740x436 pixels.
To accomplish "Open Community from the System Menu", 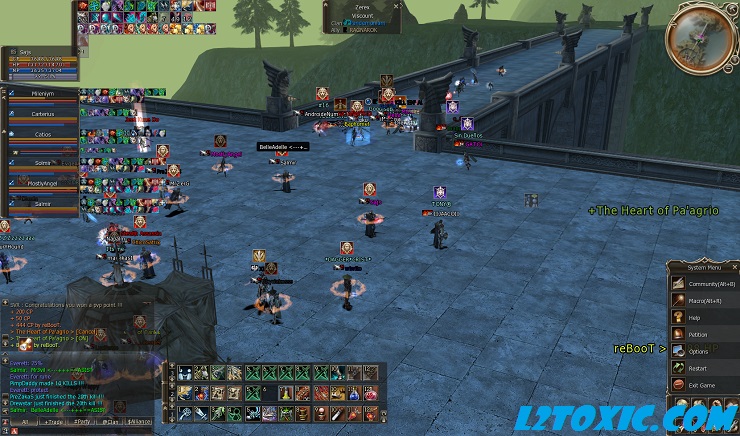I will [704, 282].
